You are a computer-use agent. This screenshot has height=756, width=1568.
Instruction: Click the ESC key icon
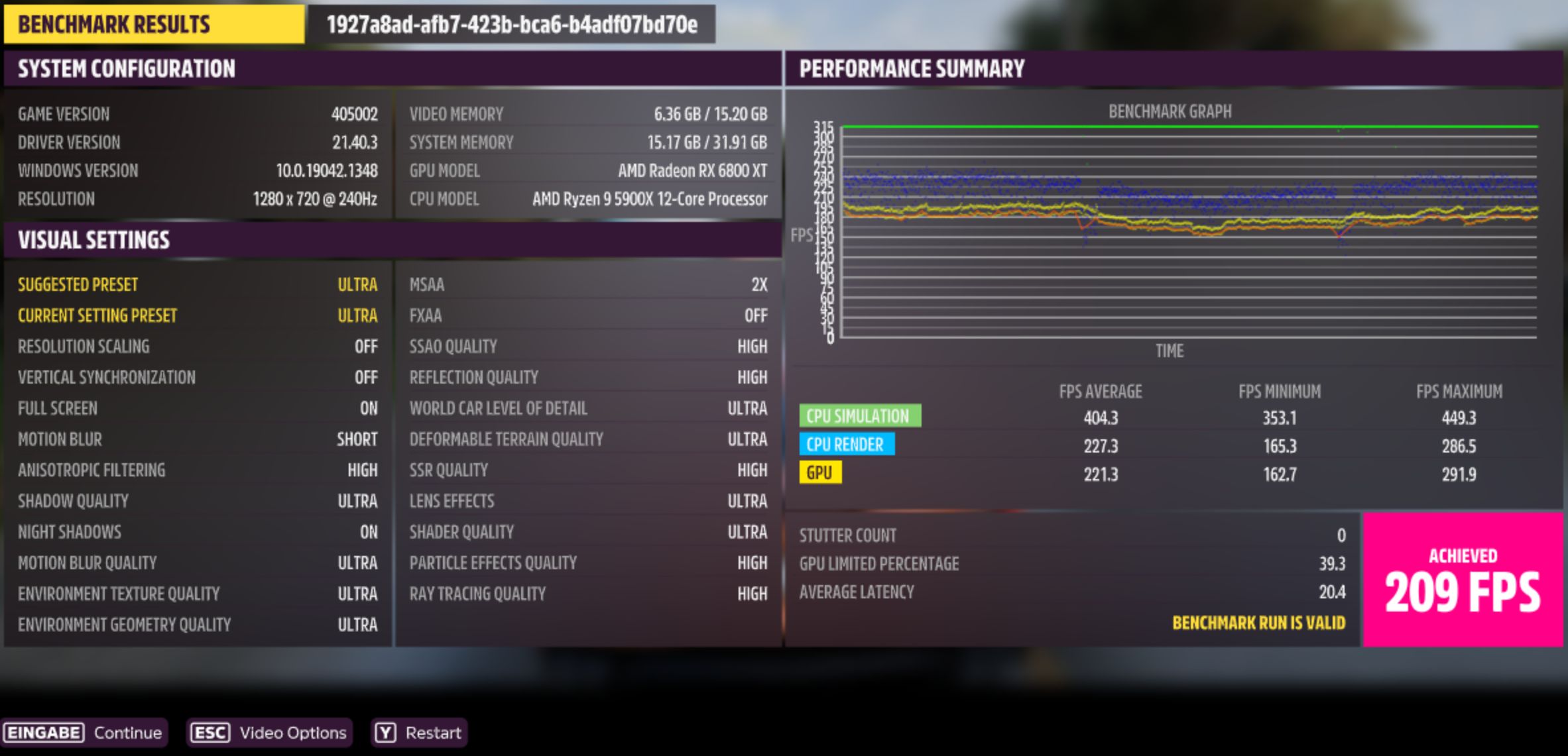point(210,733)
